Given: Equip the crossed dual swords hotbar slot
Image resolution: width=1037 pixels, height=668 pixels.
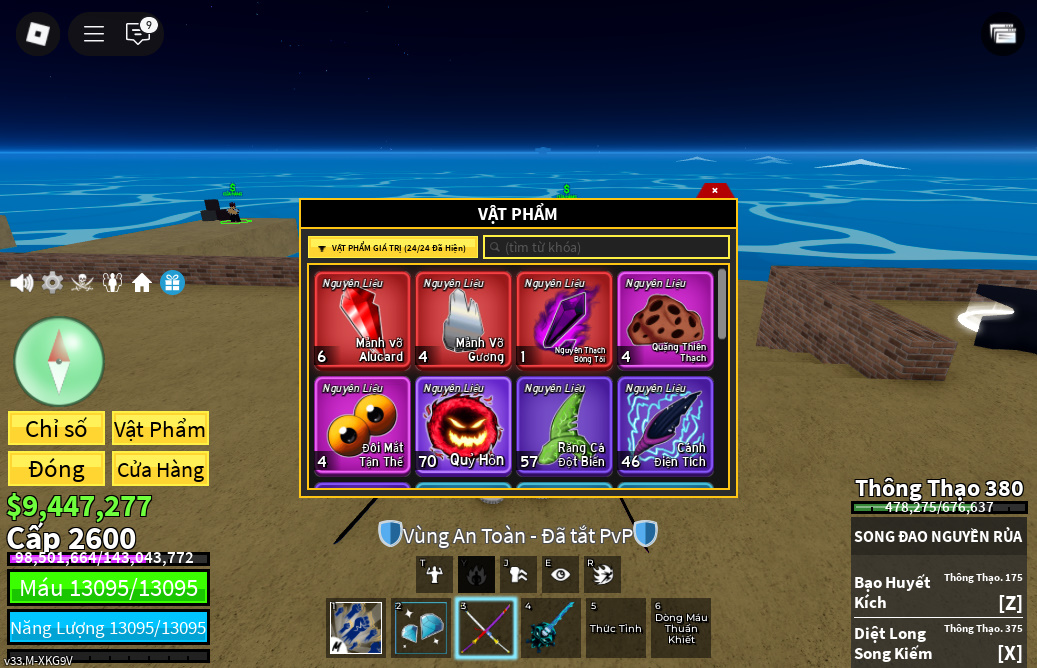Looking at the screenshot, I should pos(486,628).
